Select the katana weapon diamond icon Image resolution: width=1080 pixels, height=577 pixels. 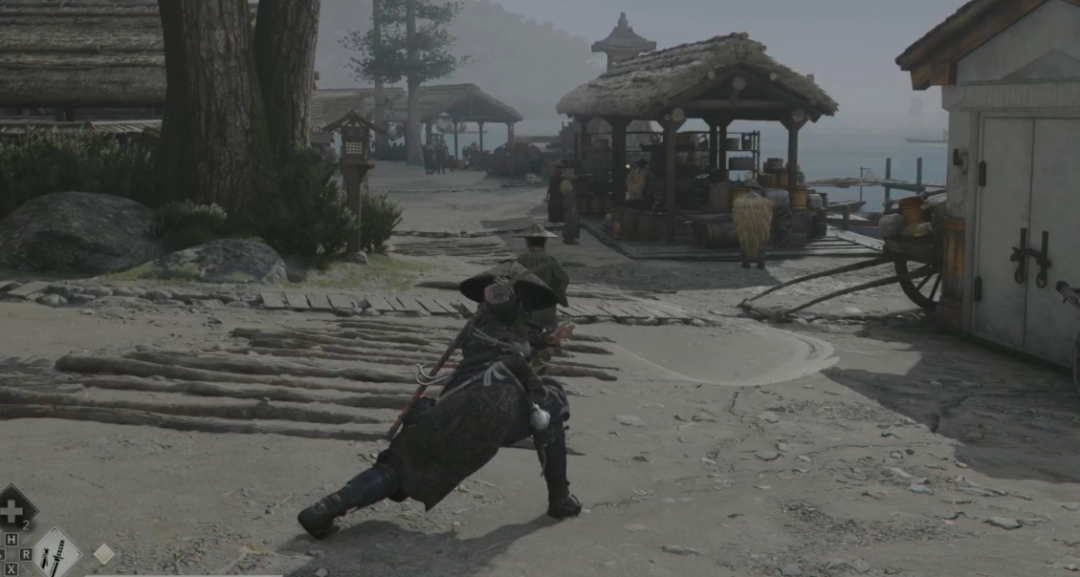(x=57, y=553)
